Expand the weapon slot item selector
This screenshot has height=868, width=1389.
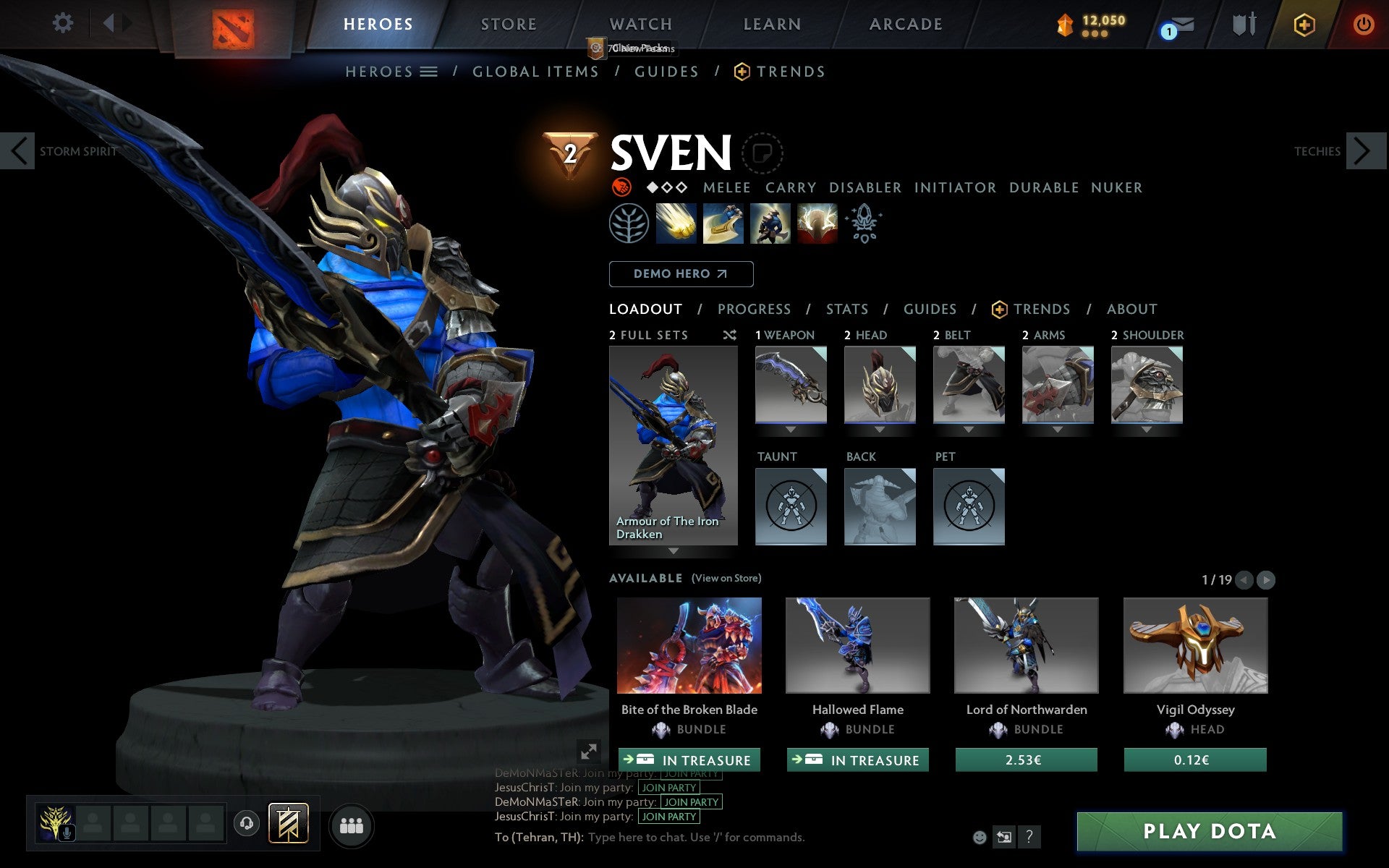pos(790,429)
